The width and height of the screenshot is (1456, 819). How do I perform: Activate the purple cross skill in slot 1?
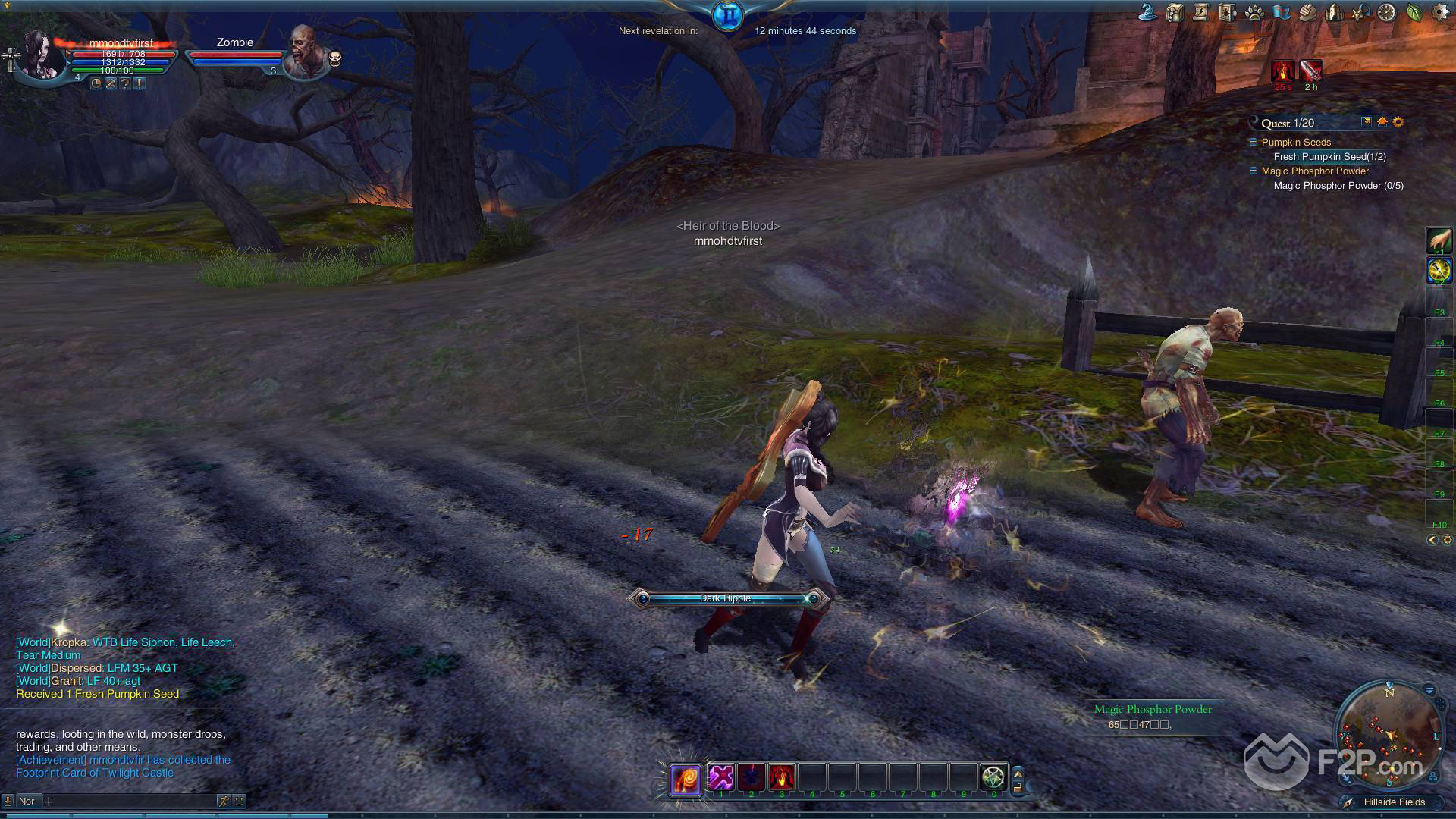point(721,777)
